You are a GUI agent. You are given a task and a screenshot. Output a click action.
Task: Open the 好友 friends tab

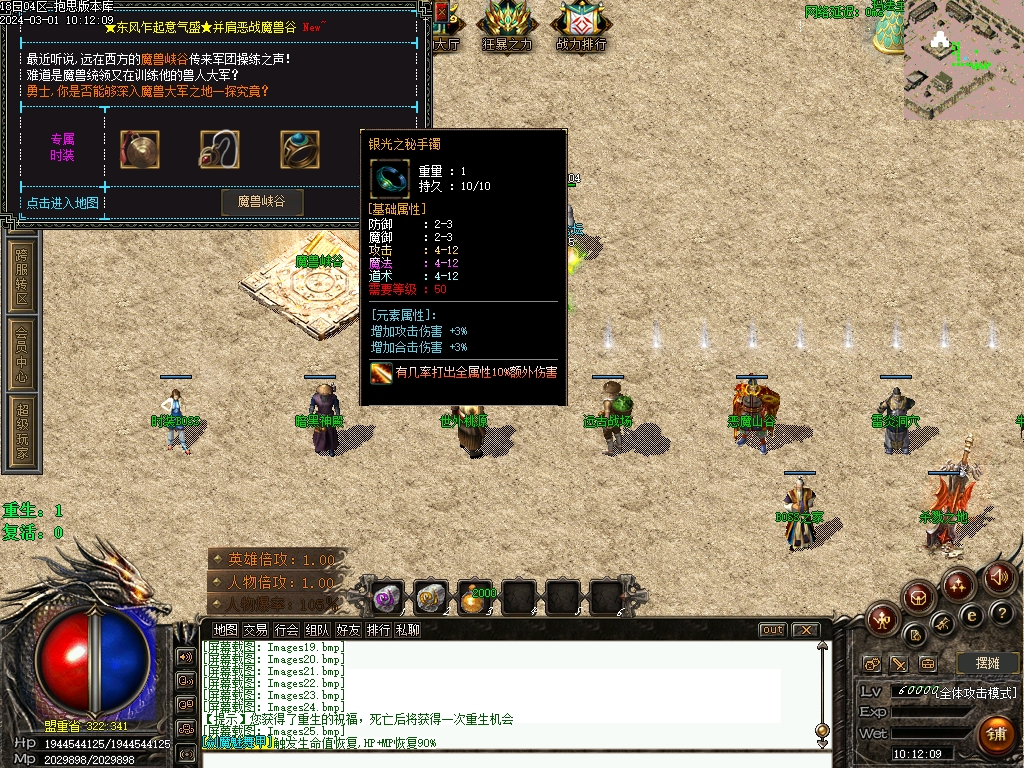pyautogui.click(x=348, y=630)
